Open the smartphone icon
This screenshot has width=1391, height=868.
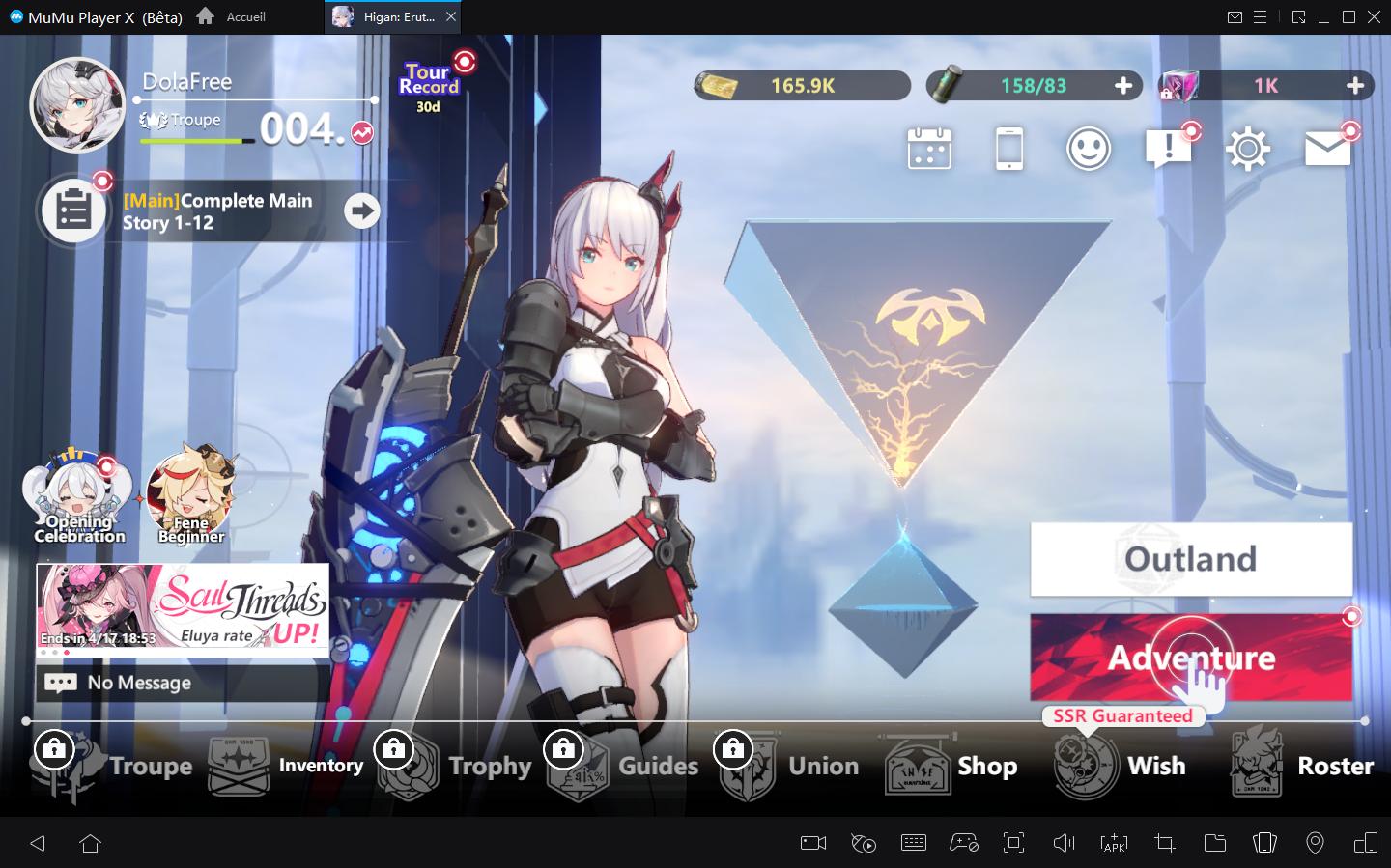1008,150
